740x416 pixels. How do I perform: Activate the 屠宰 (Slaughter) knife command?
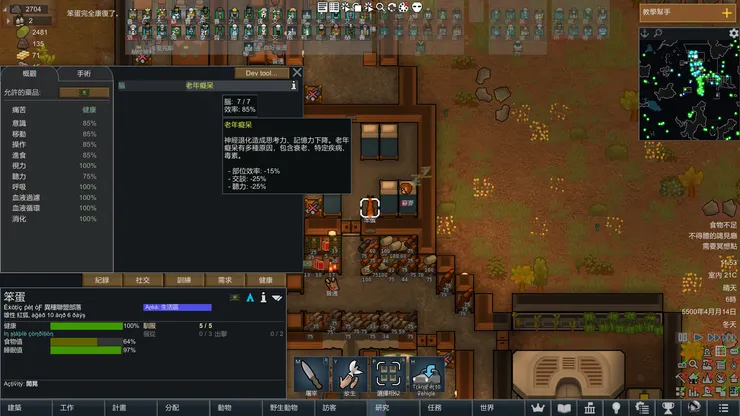(x=310, y=375)
